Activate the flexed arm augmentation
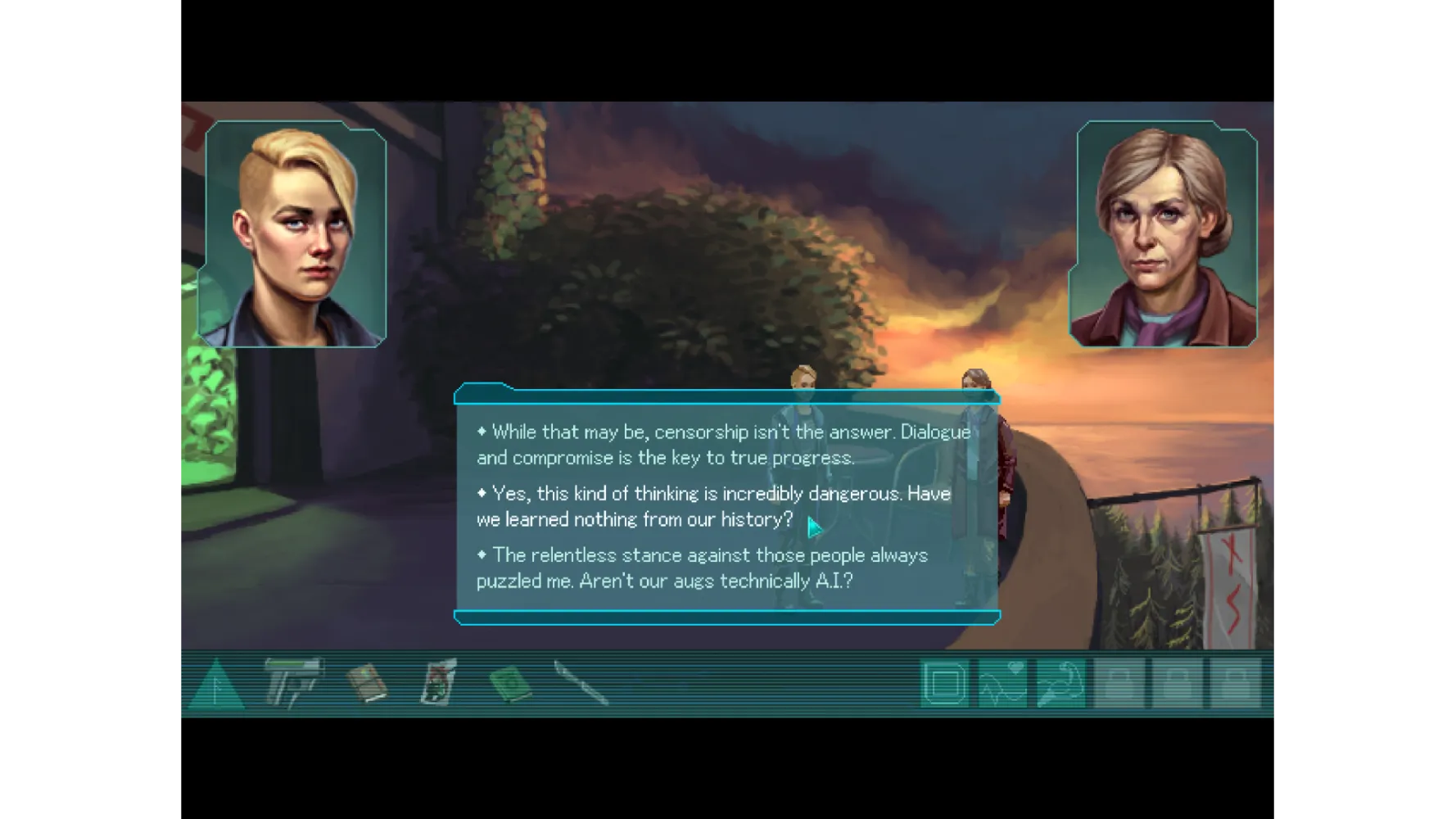1456x819 pixels. [x=1060, y=683]
